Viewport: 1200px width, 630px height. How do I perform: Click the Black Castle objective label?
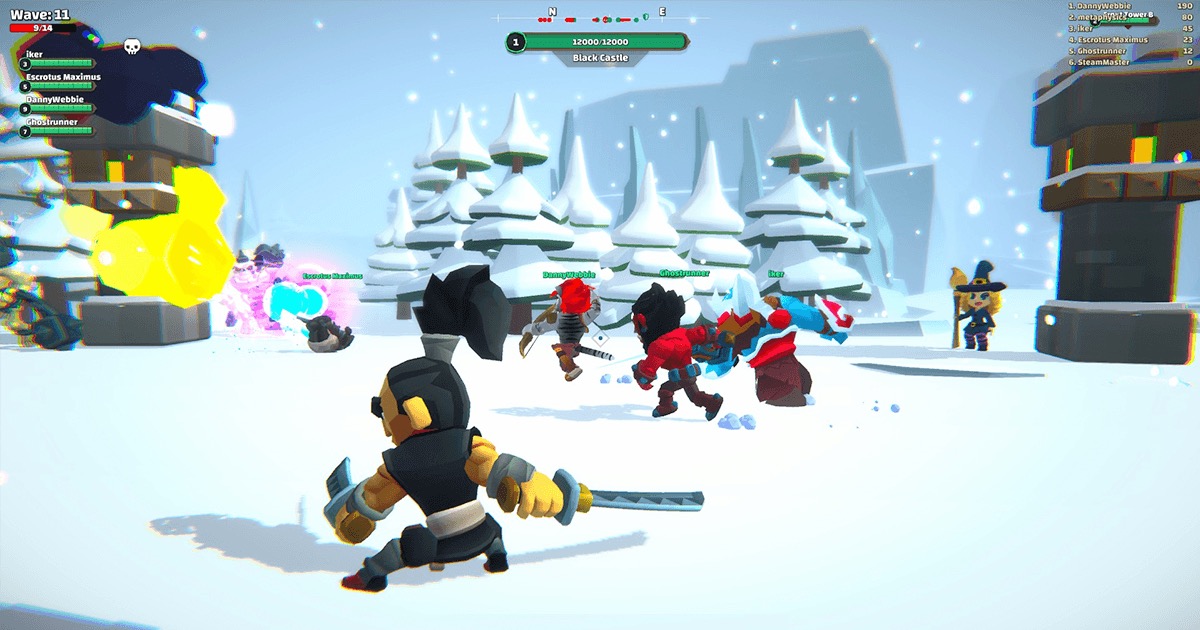point(600,58)
